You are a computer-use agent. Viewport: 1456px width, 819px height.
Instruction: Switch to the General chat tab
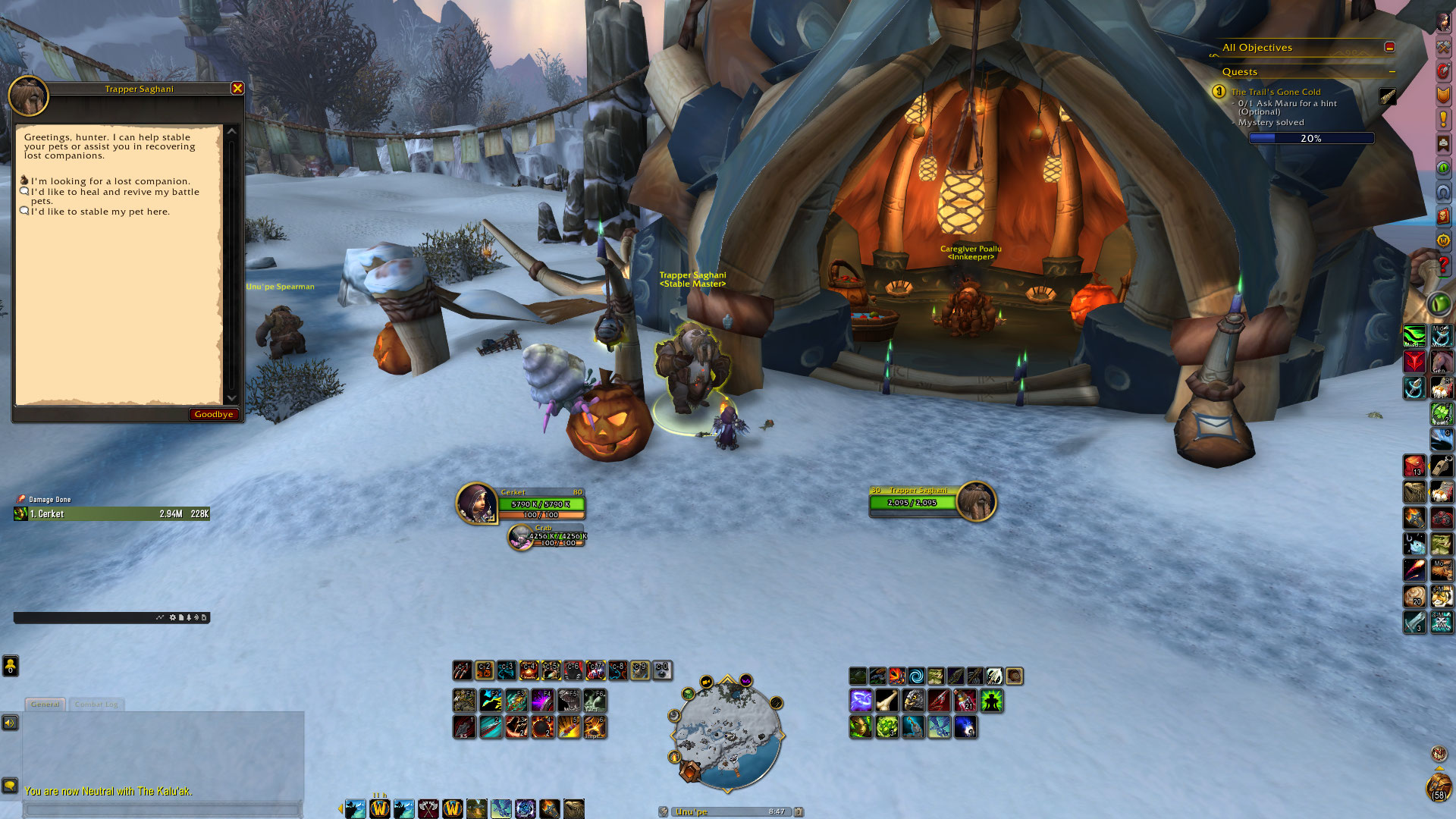(45, 704)
